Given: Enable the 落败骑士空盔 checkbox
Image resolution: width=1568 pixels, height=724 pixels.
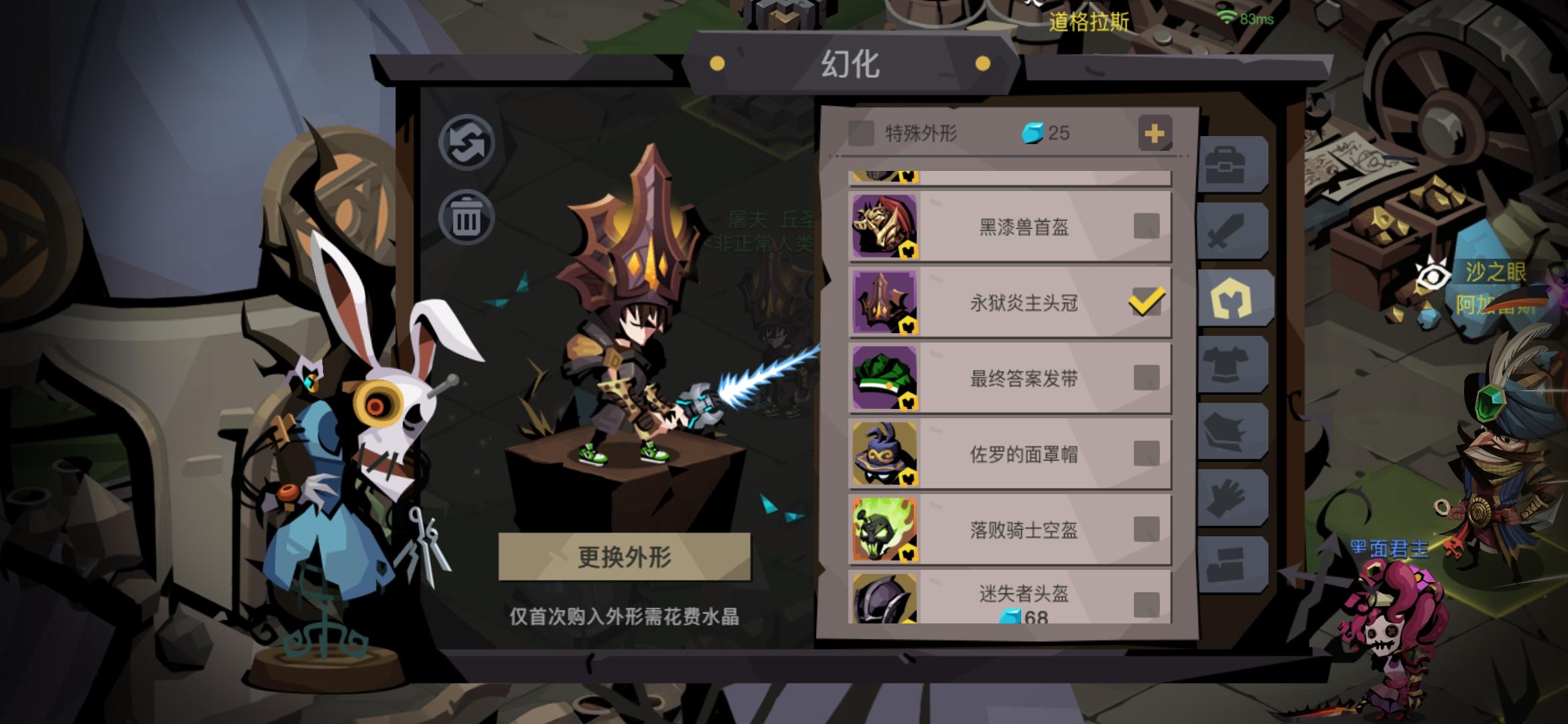Looking at the screenshot, I should (1148, 528).
